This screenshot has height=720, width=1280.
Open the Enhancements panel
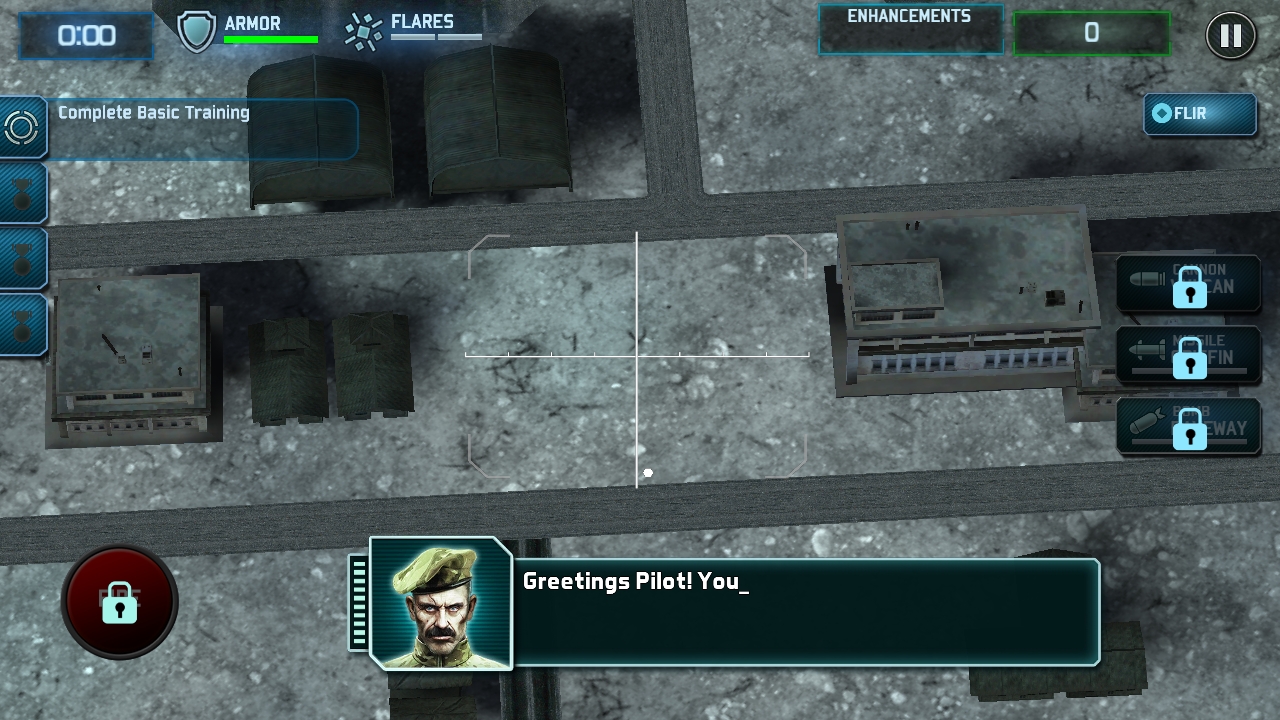[x=910, y=30]
